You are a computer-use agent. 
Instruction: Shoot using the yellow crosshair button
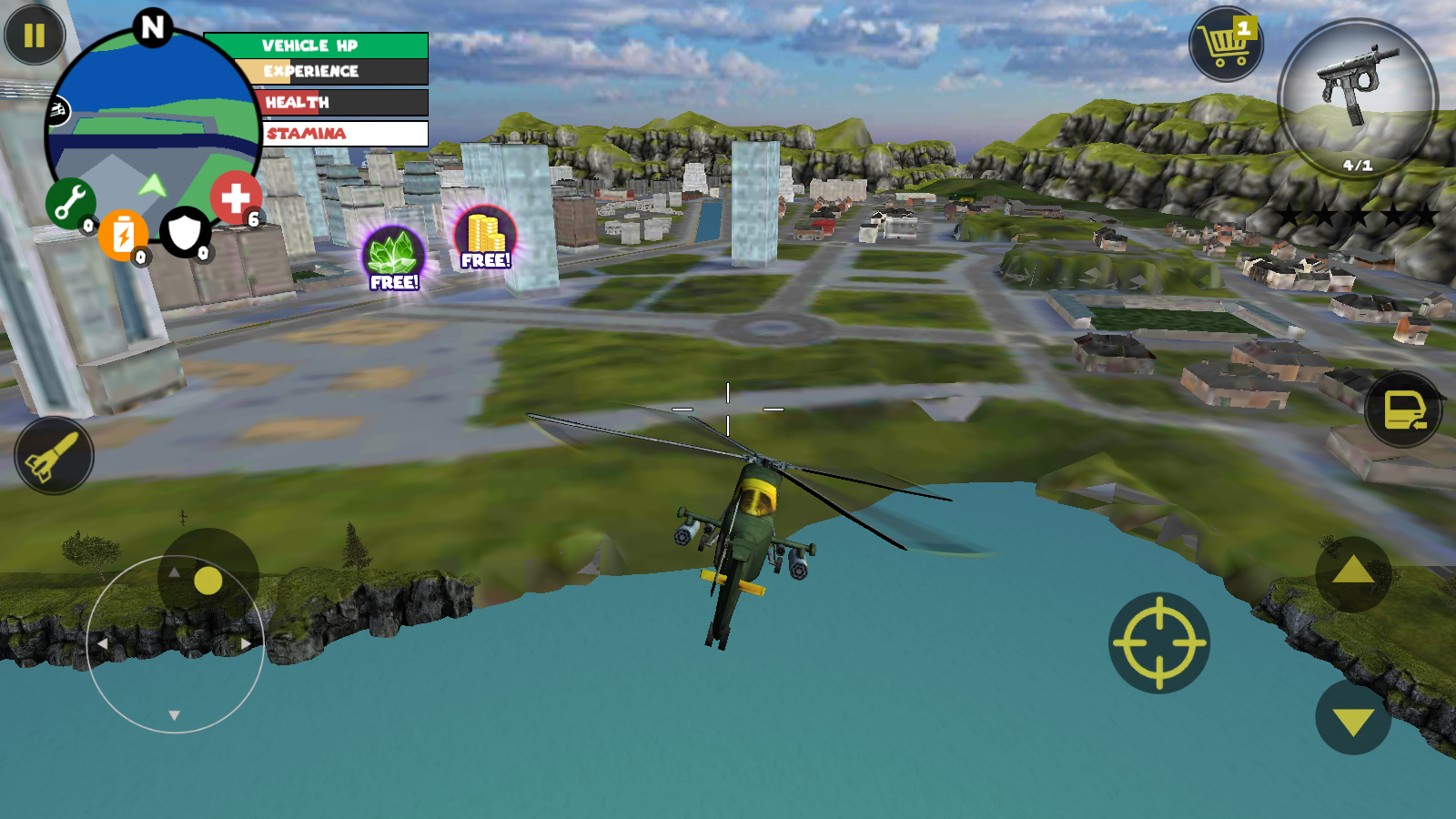[x=1158, y=642]
